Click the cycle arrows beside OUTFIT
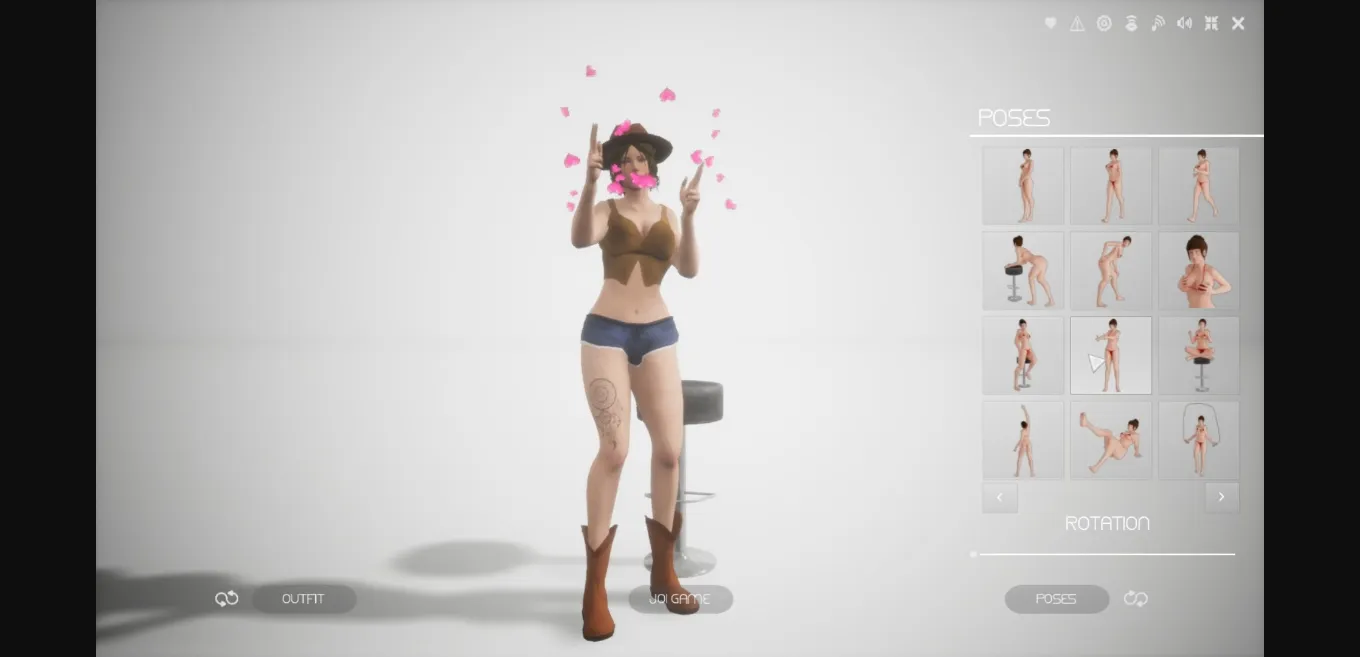1360x657 pixels. click(x=227, y=599)
